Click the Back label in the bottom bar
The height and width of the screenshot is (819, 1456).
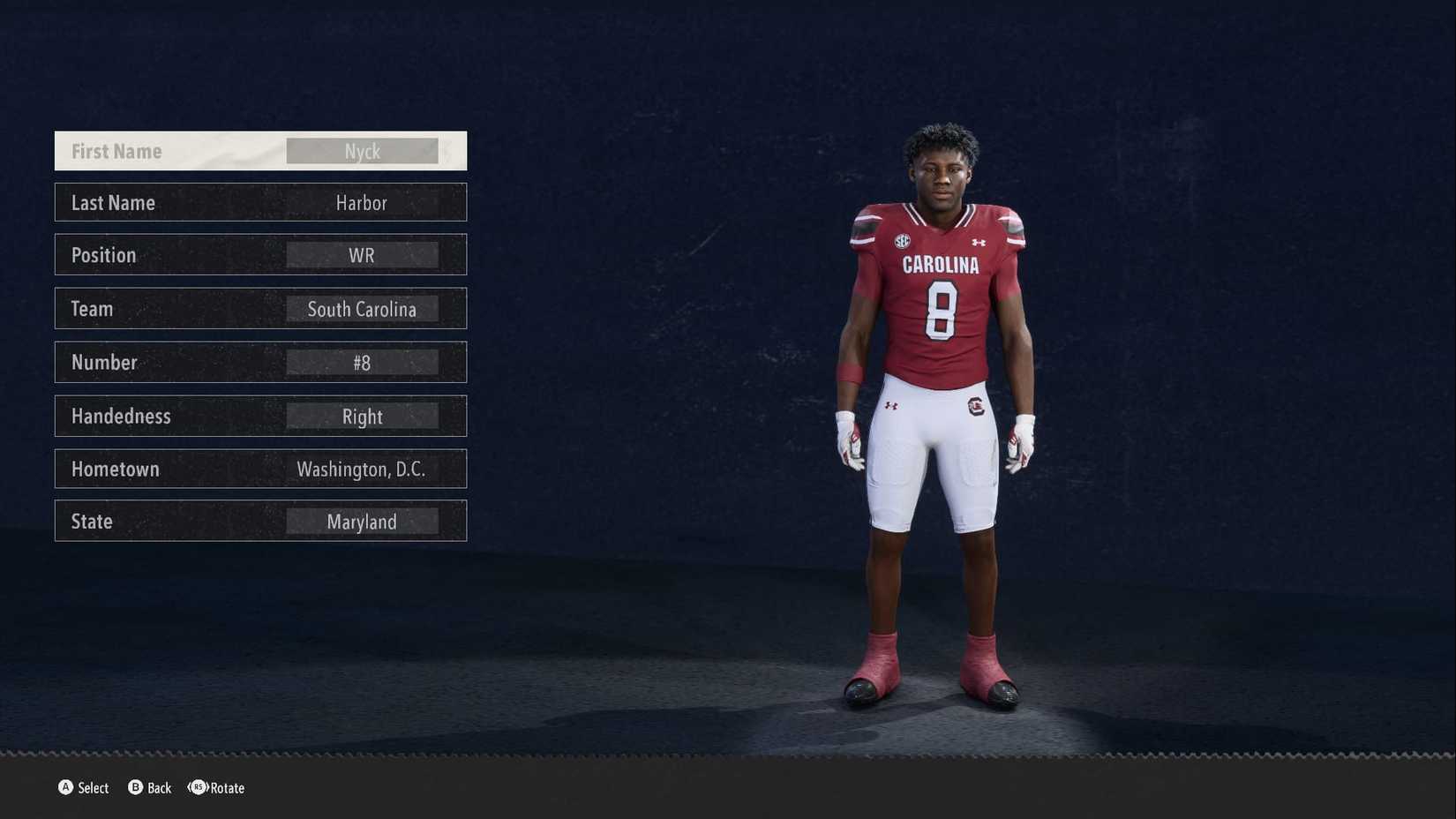point(159,788)
